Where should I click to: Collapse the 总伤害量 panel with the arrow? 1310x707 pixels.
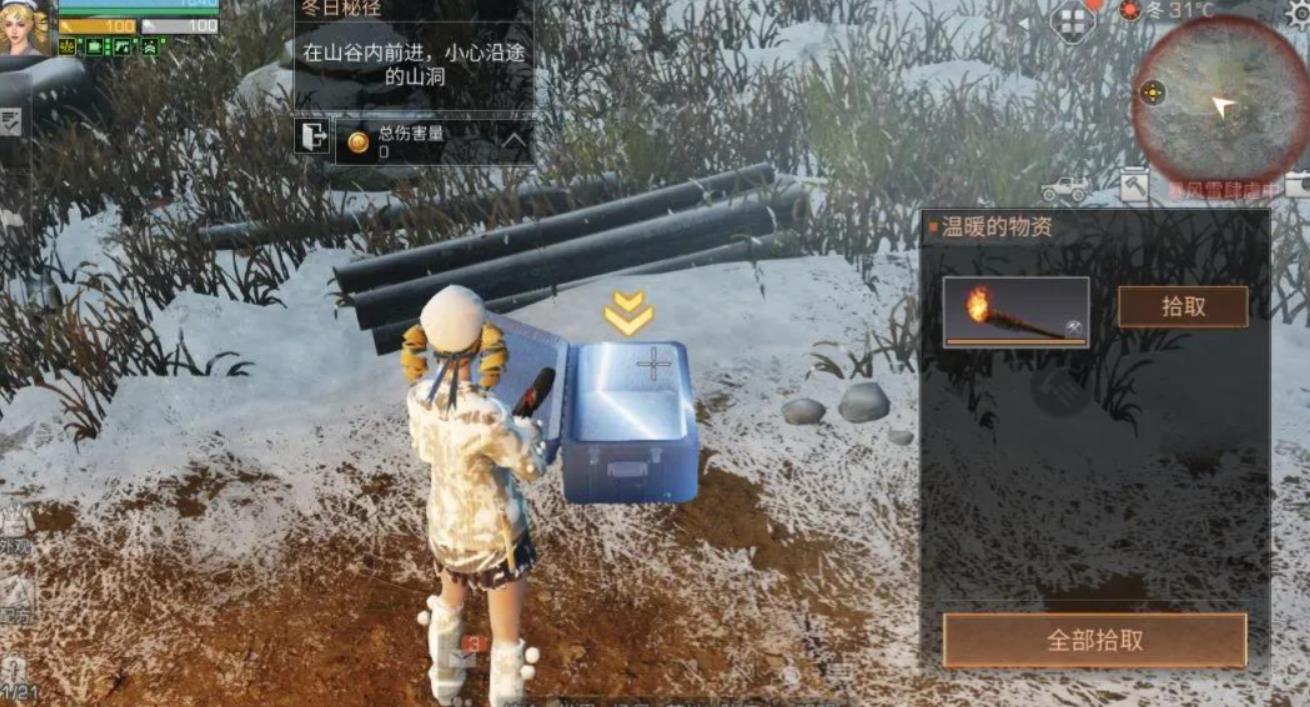click(514, 141)
